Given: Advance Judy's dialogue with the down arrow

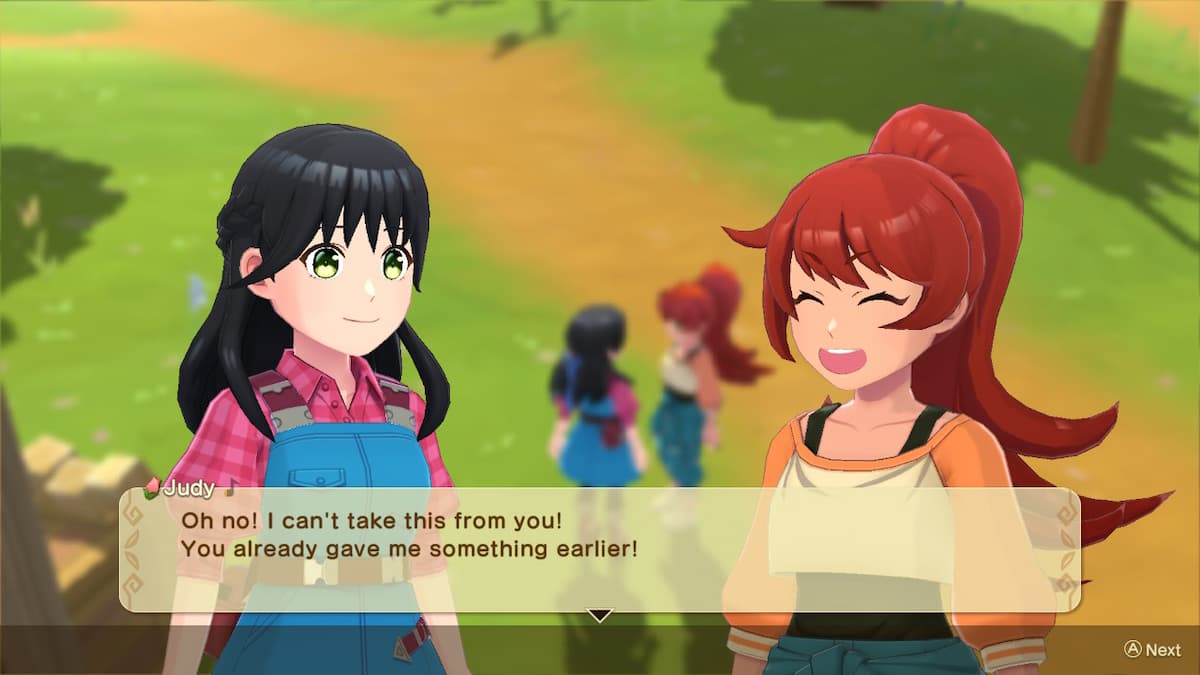Looking at the screenshot, I should click(598, 615).
